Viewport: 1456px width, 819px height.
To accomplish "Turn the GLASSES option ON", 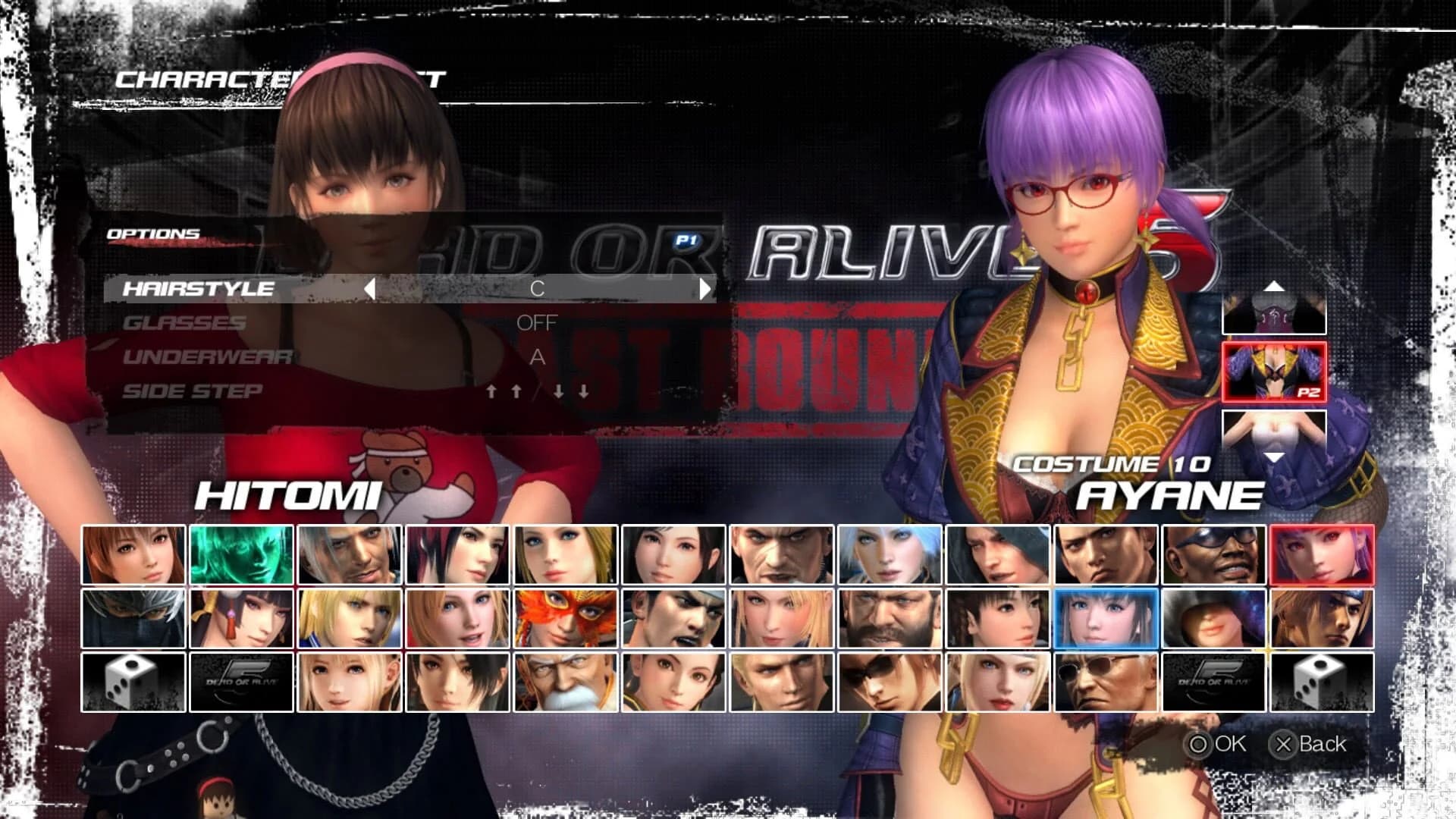I will coord(538,322).
